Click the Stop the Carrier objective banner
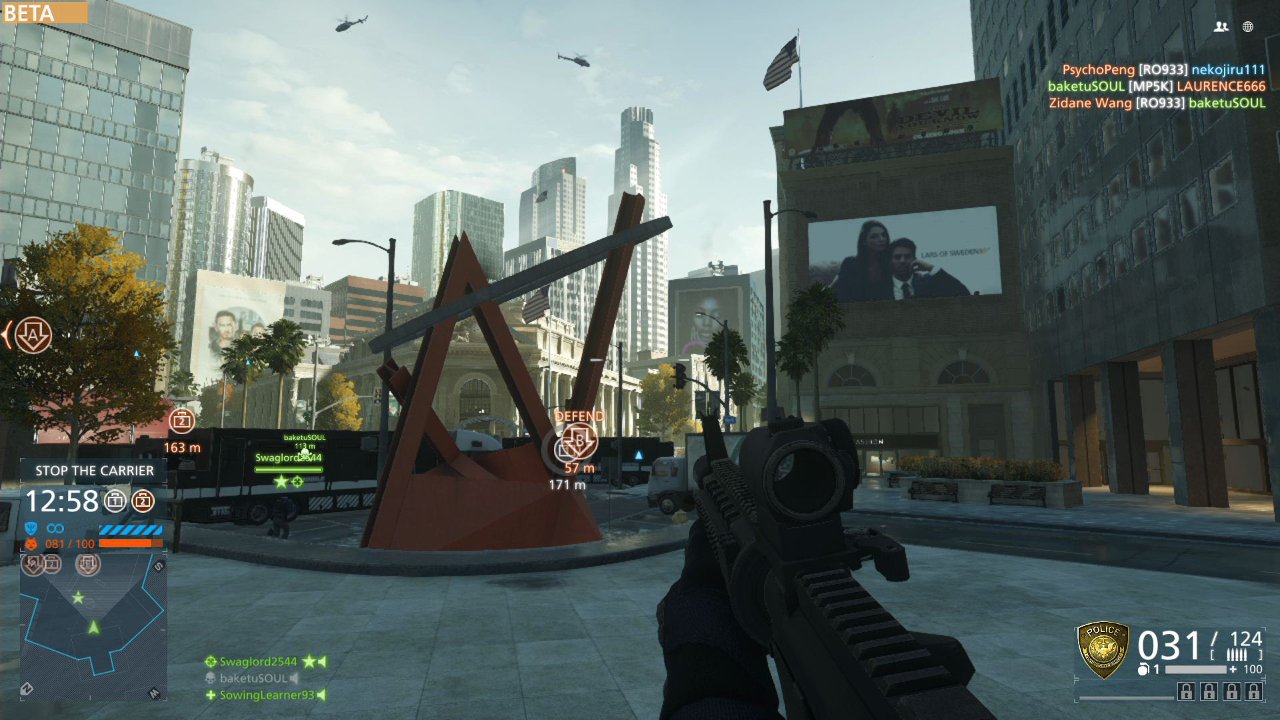This screenshot has width=1280, height=720. (94, 470)
